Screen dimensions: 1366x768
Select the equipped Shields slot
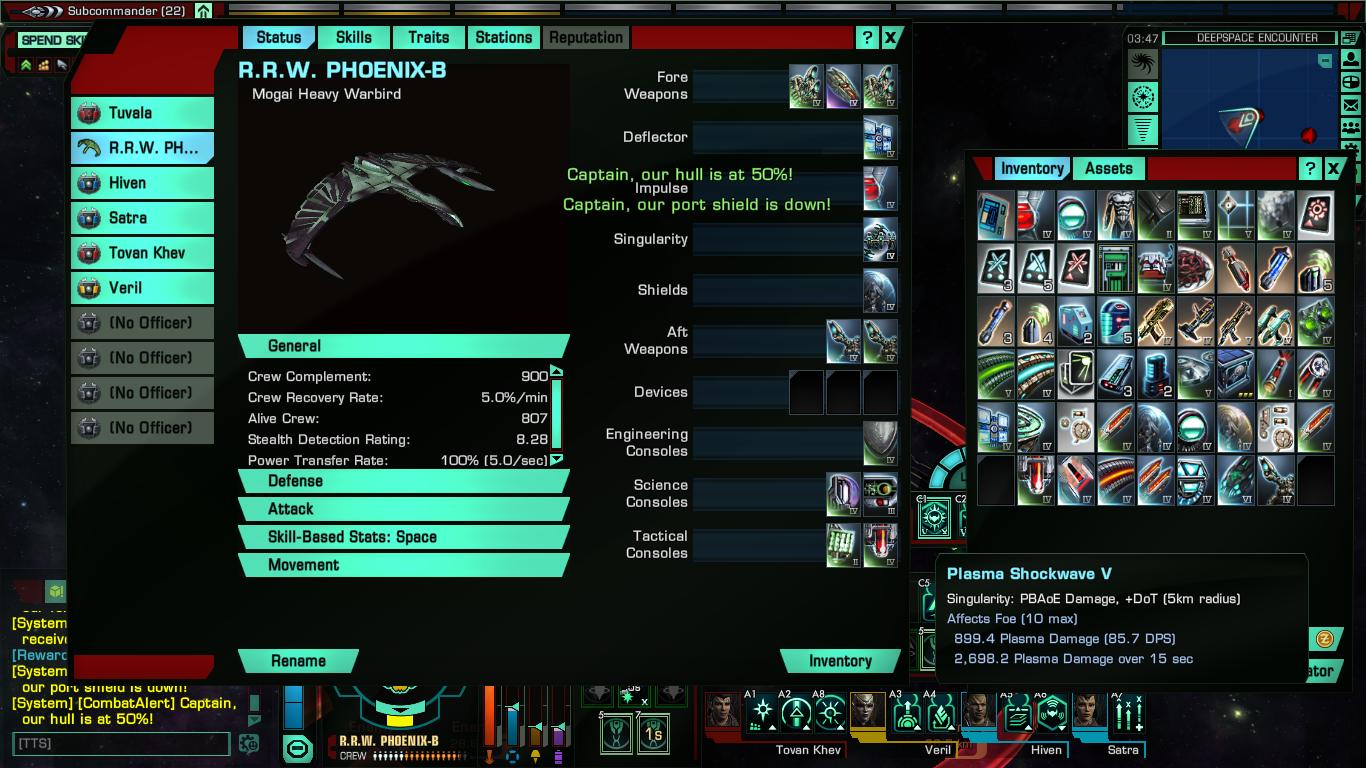[x=880, y=291]
